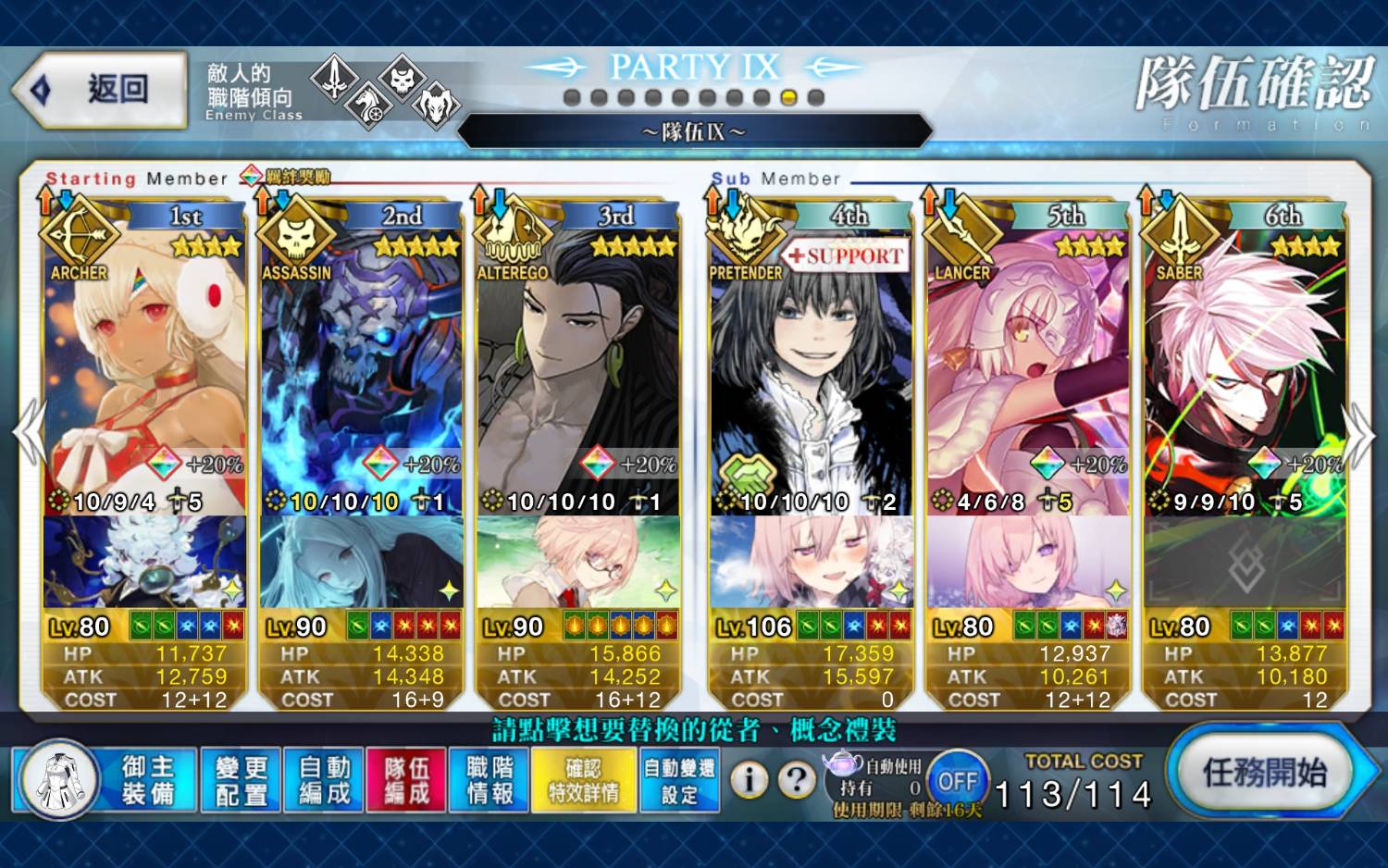Image resolution: width=1388 pixels, height=868 pixels.
Task: Choose 變更配置 to rearrange members
Action: pos(241,780)
